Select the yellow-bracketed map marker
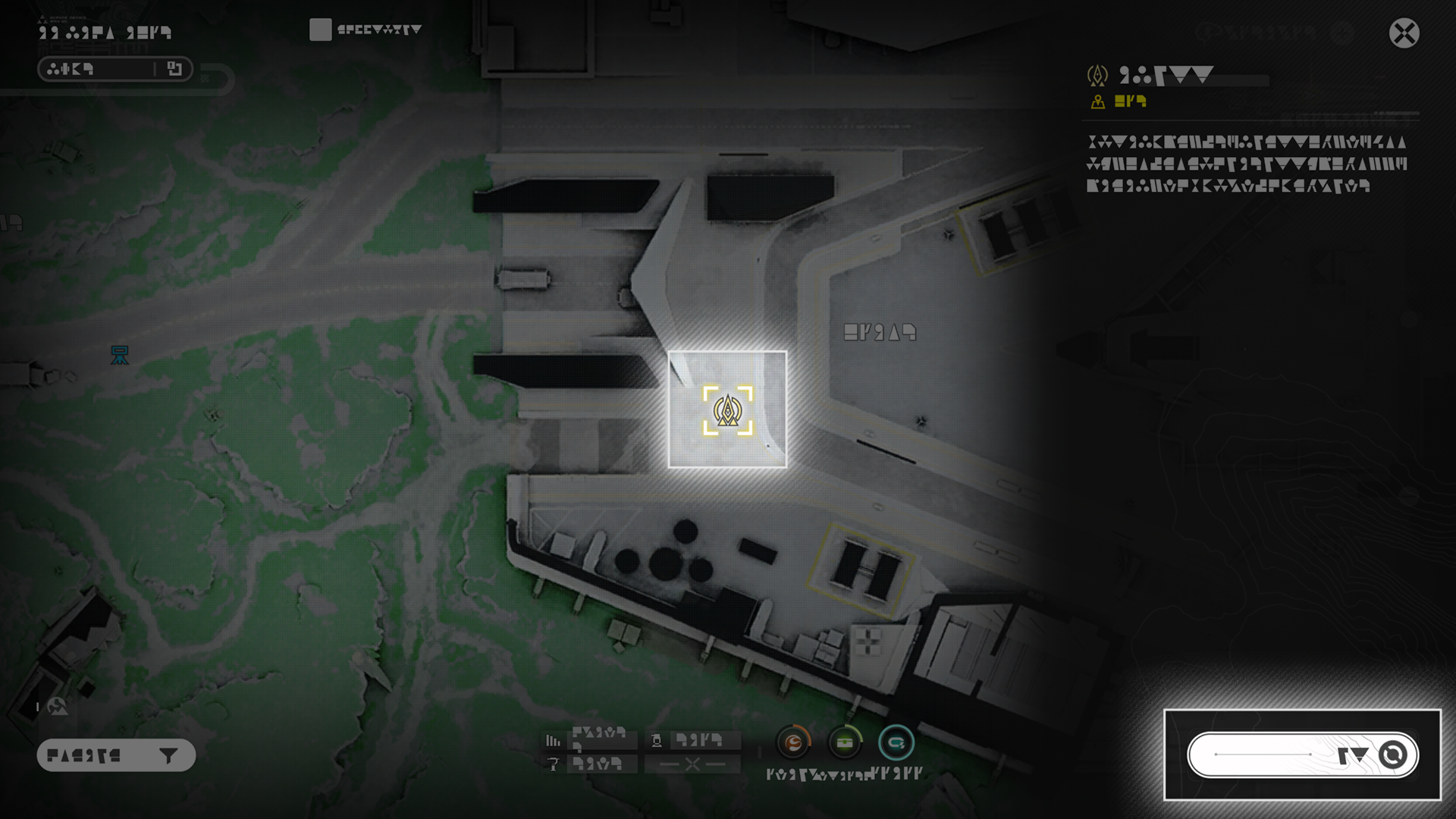 click(x=727, y=410)
